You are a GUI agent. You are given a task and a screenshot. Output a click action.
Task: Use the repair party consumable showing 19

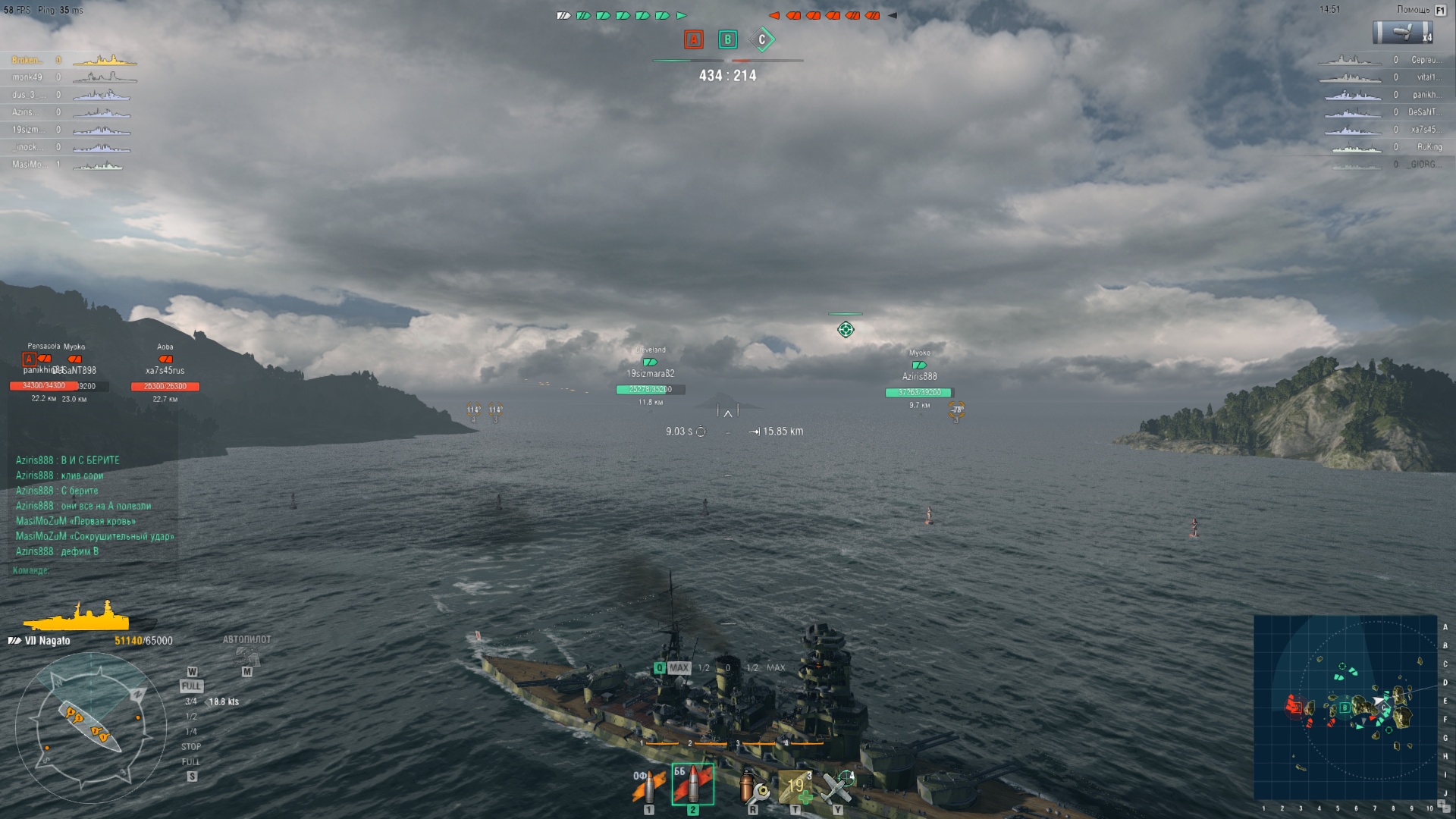[795, 787]
